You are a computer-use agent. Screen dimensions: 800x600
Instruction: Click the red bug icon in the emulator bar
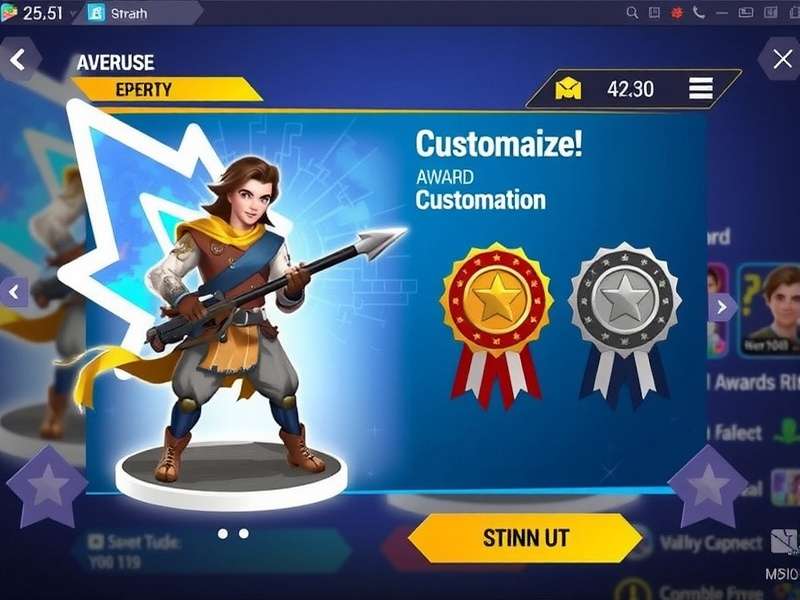677,13
